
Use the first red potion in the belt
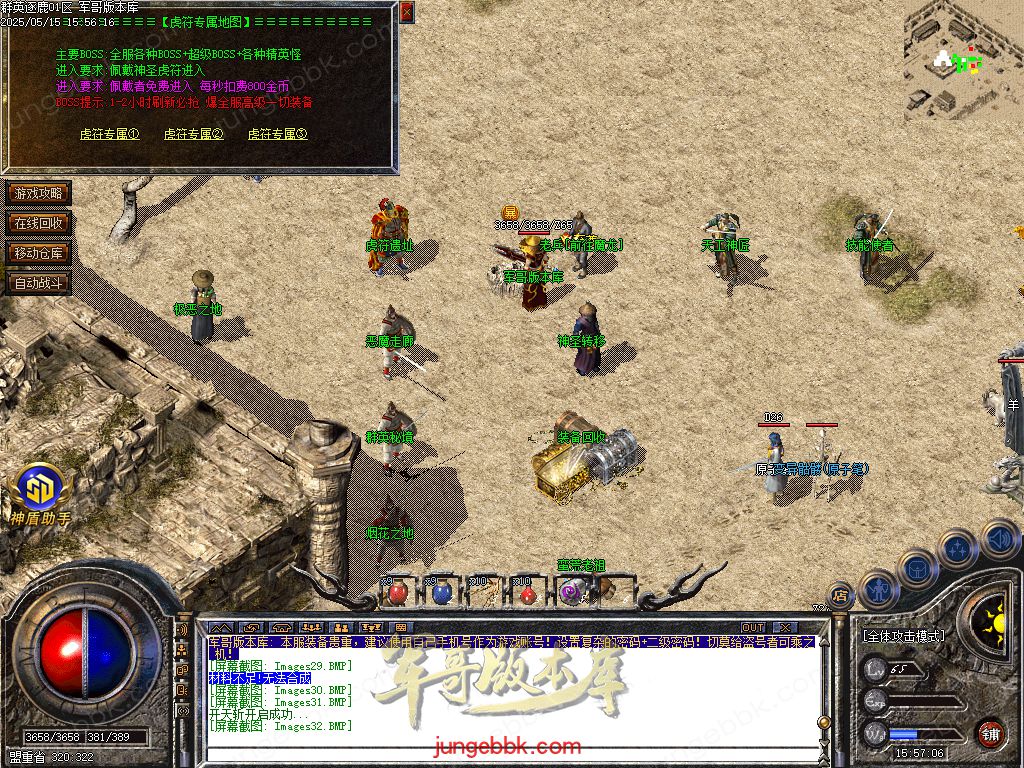pyautogui.click(x=398, y=592)
